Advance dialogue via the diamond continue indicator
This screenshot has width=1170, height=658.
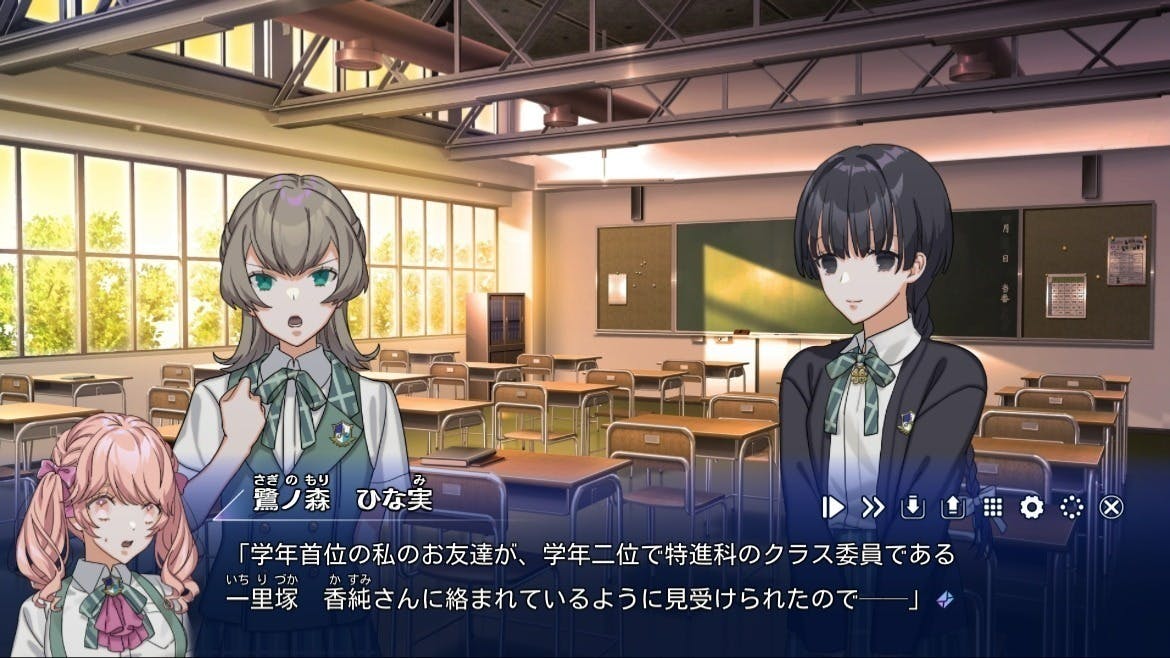click(943, 599)
